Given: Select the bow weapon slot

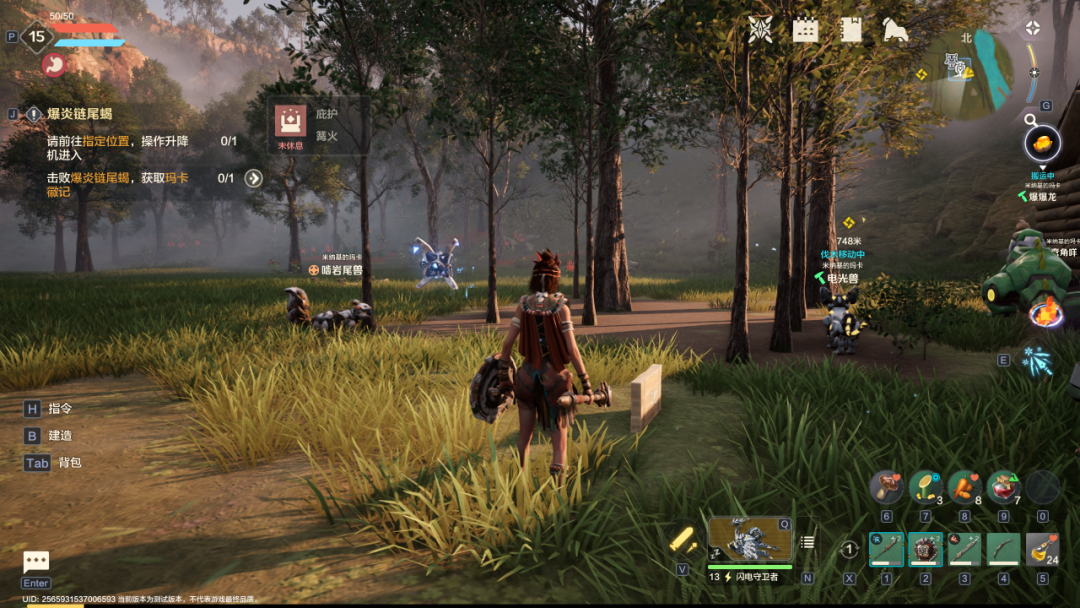Looking at the screenshot, I should tap(1003, 549).
